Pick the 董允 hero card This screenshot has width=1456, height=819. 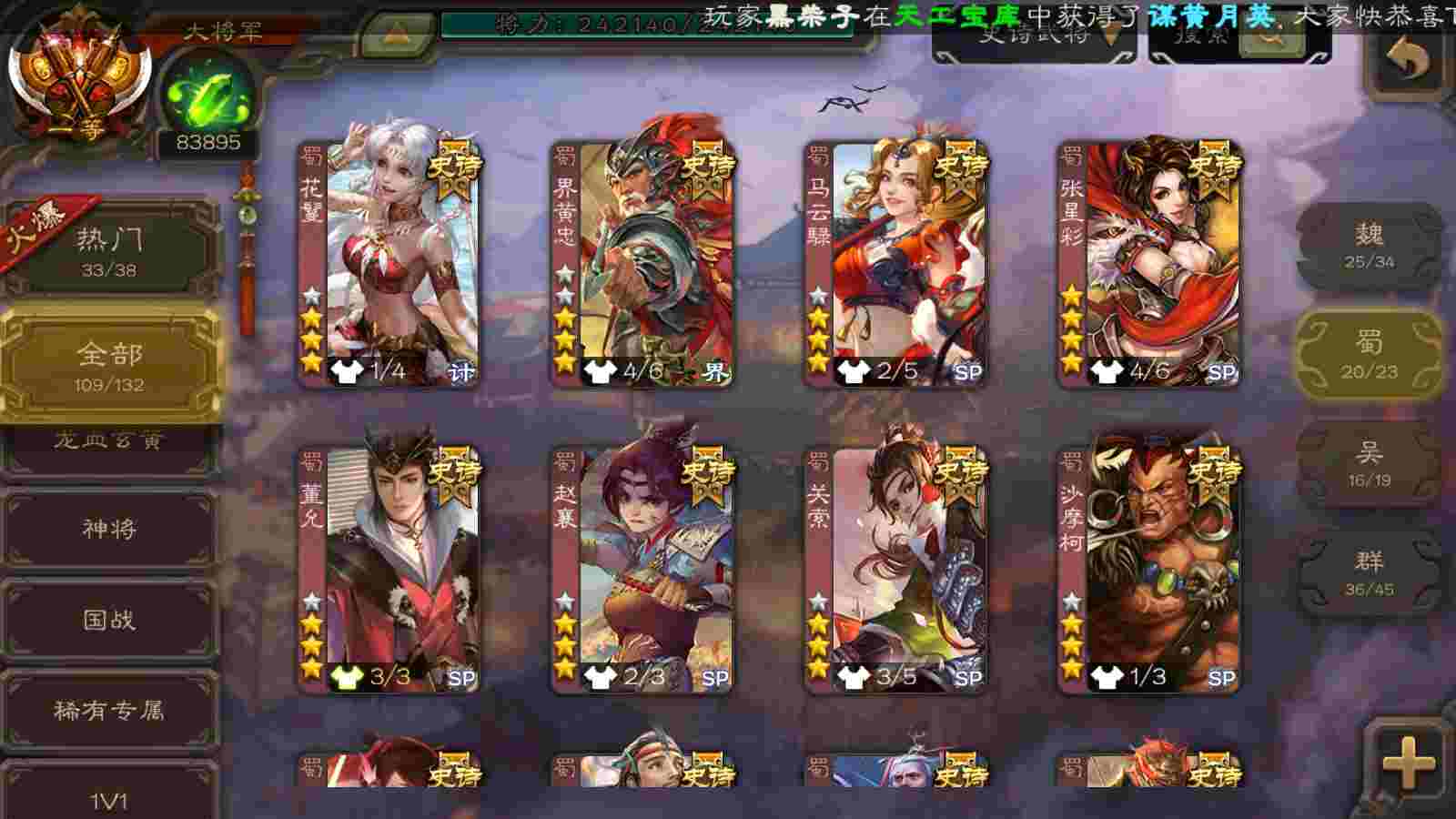pos(389,569)
